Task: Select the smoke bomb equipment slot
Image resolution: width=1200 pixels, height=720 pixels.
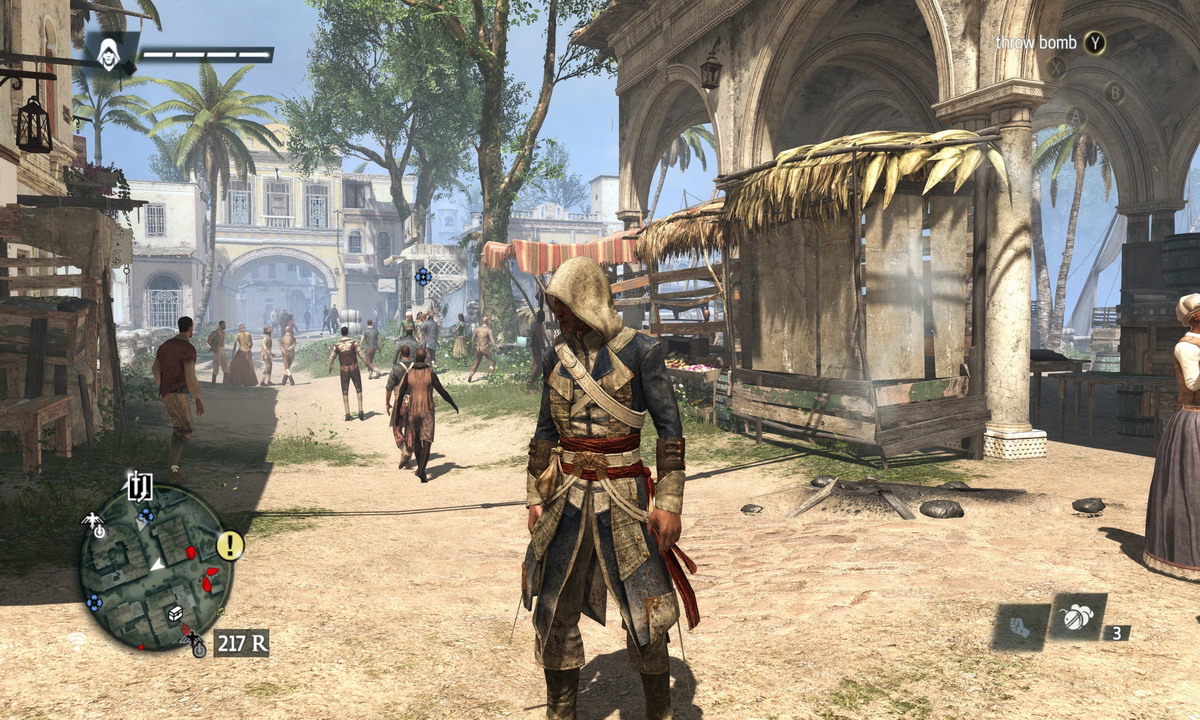Action: click(x=1077, y=617)
